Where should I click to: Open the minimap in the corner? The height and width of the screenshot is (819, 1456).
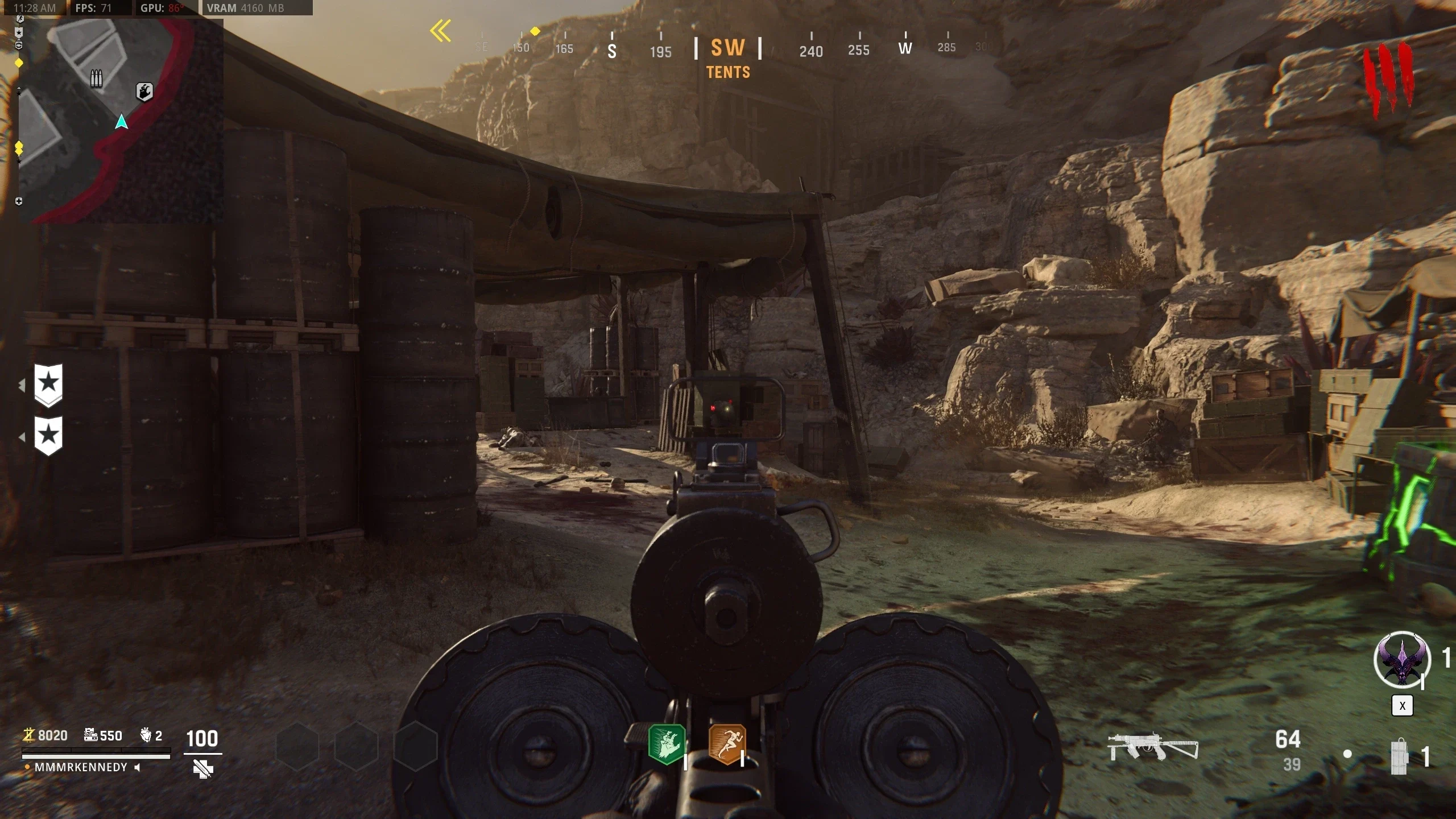click(x=121, y=121)
